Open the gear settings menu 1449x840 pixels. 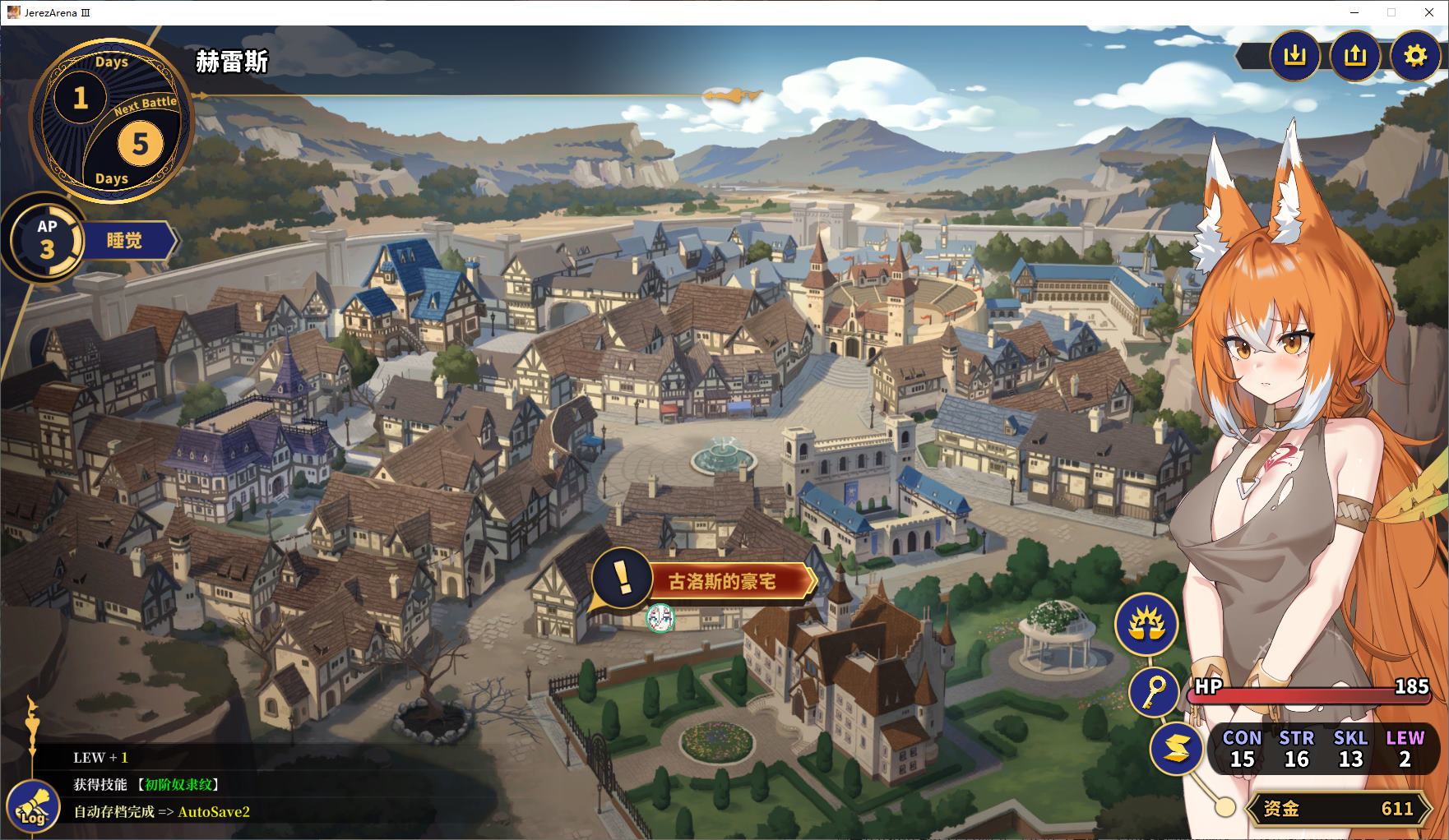point(1414,55)
